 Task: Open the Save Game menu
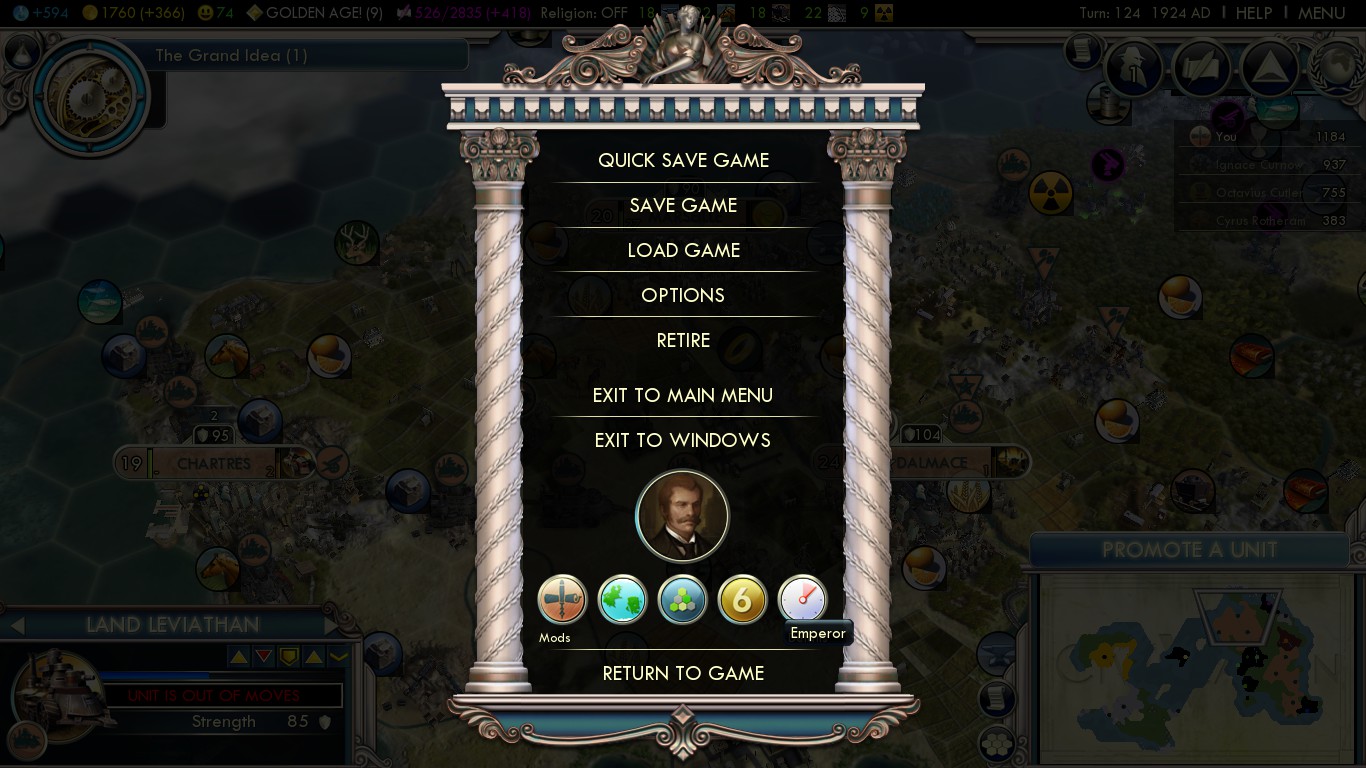[x=683, y=205]
